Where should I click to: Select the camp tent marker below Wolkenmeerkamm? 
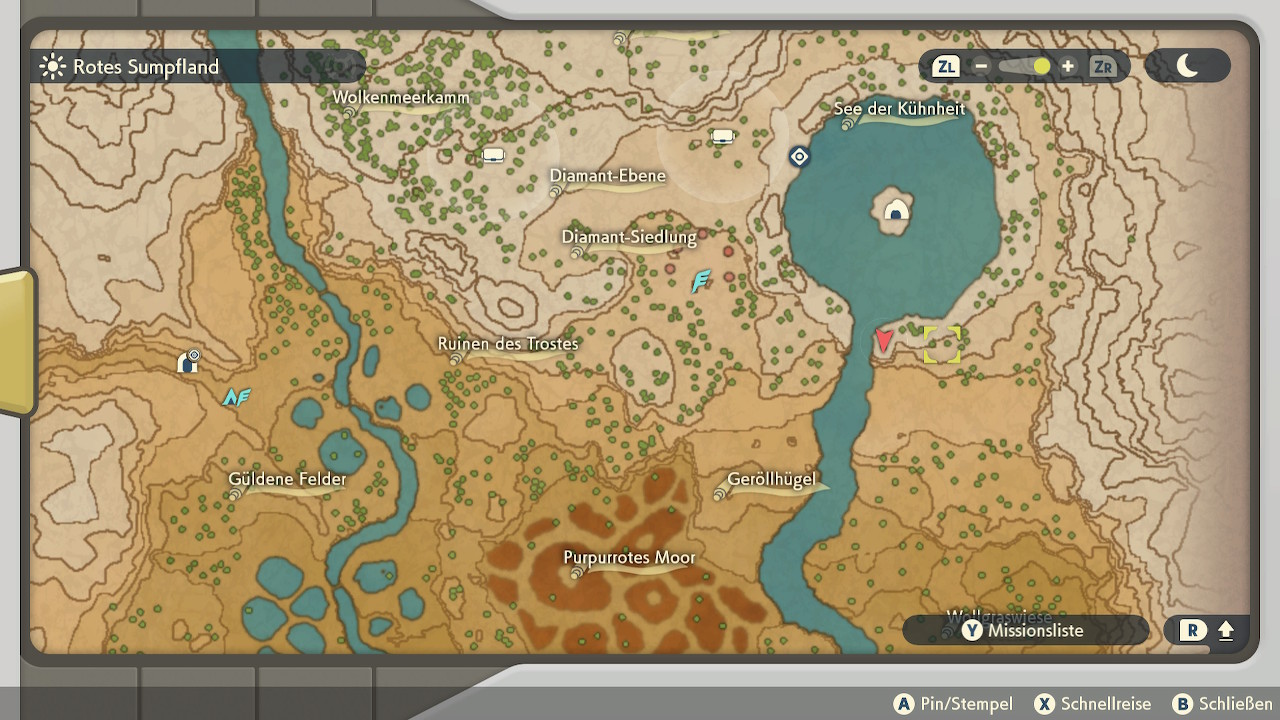(493, 155)
